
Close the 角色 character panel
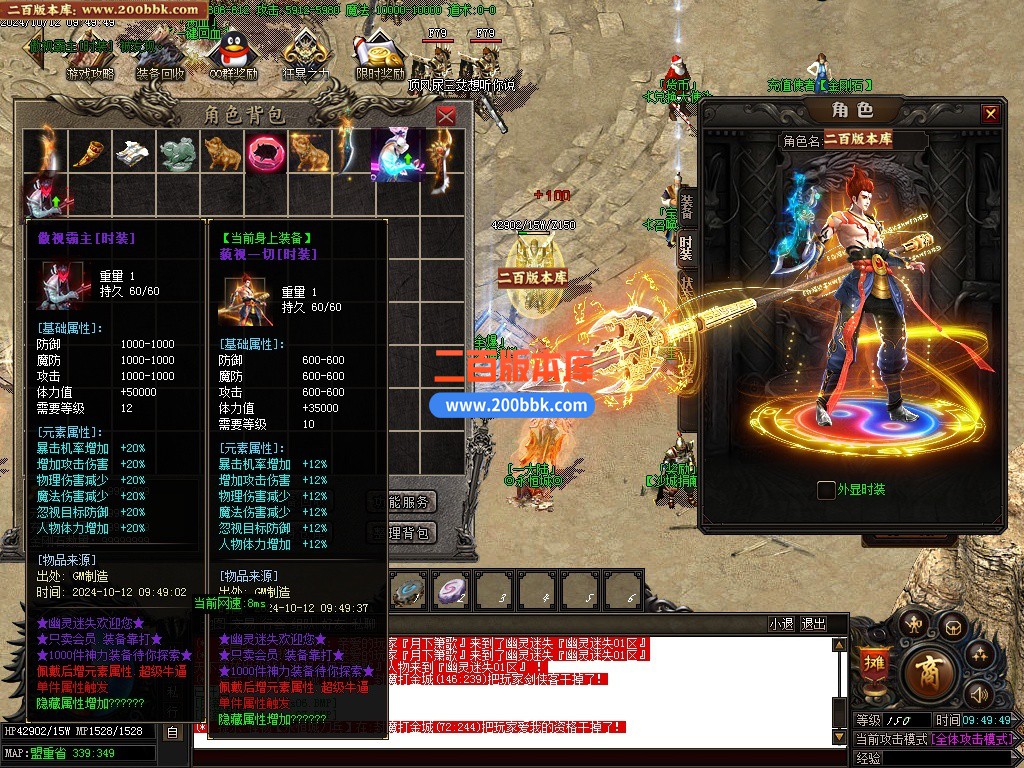click(990, 114)
